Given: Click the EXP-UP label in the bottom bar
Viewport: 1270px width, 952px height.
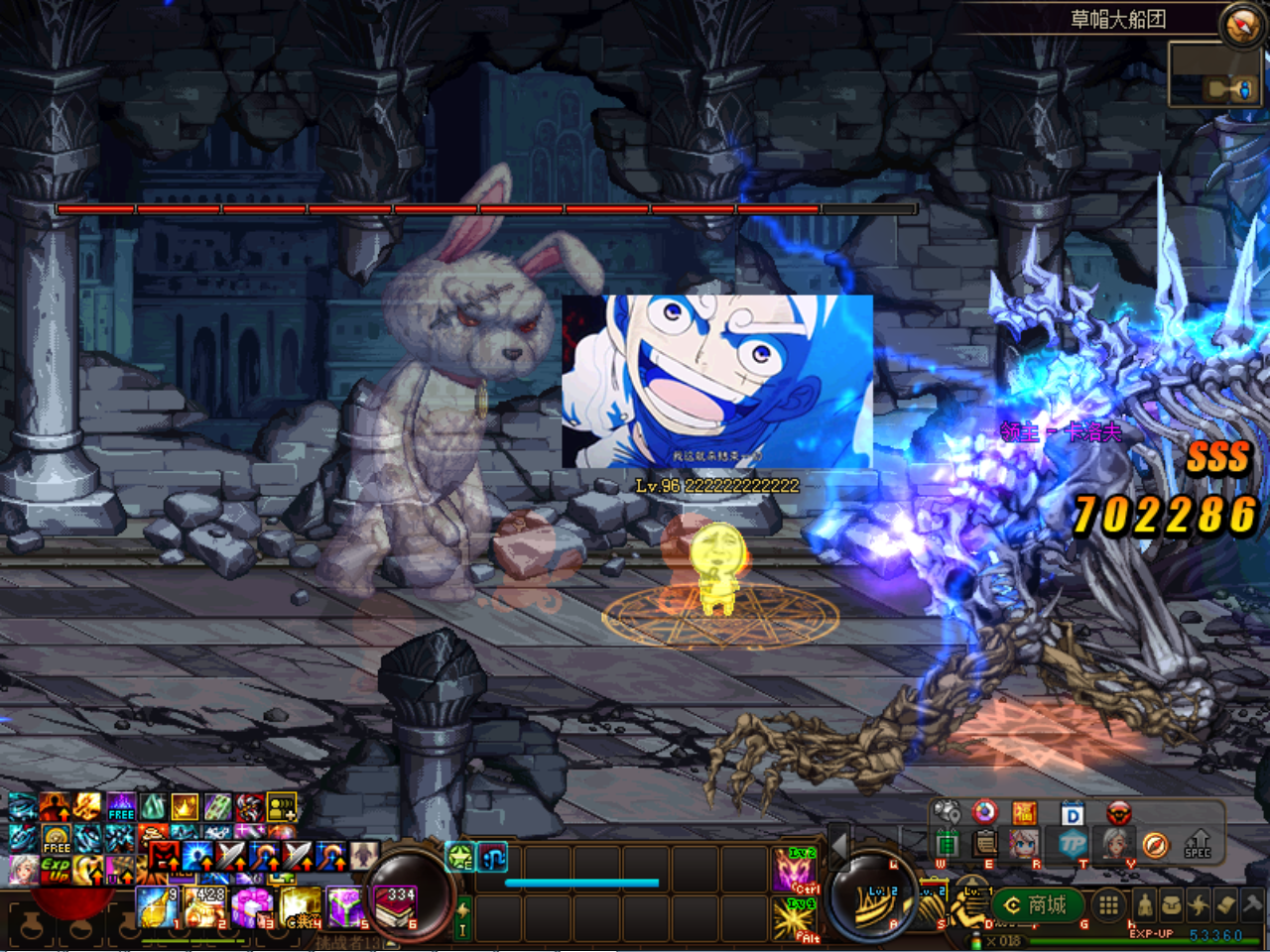Looking at the screenshot, I should click(x=1152, y=932).
